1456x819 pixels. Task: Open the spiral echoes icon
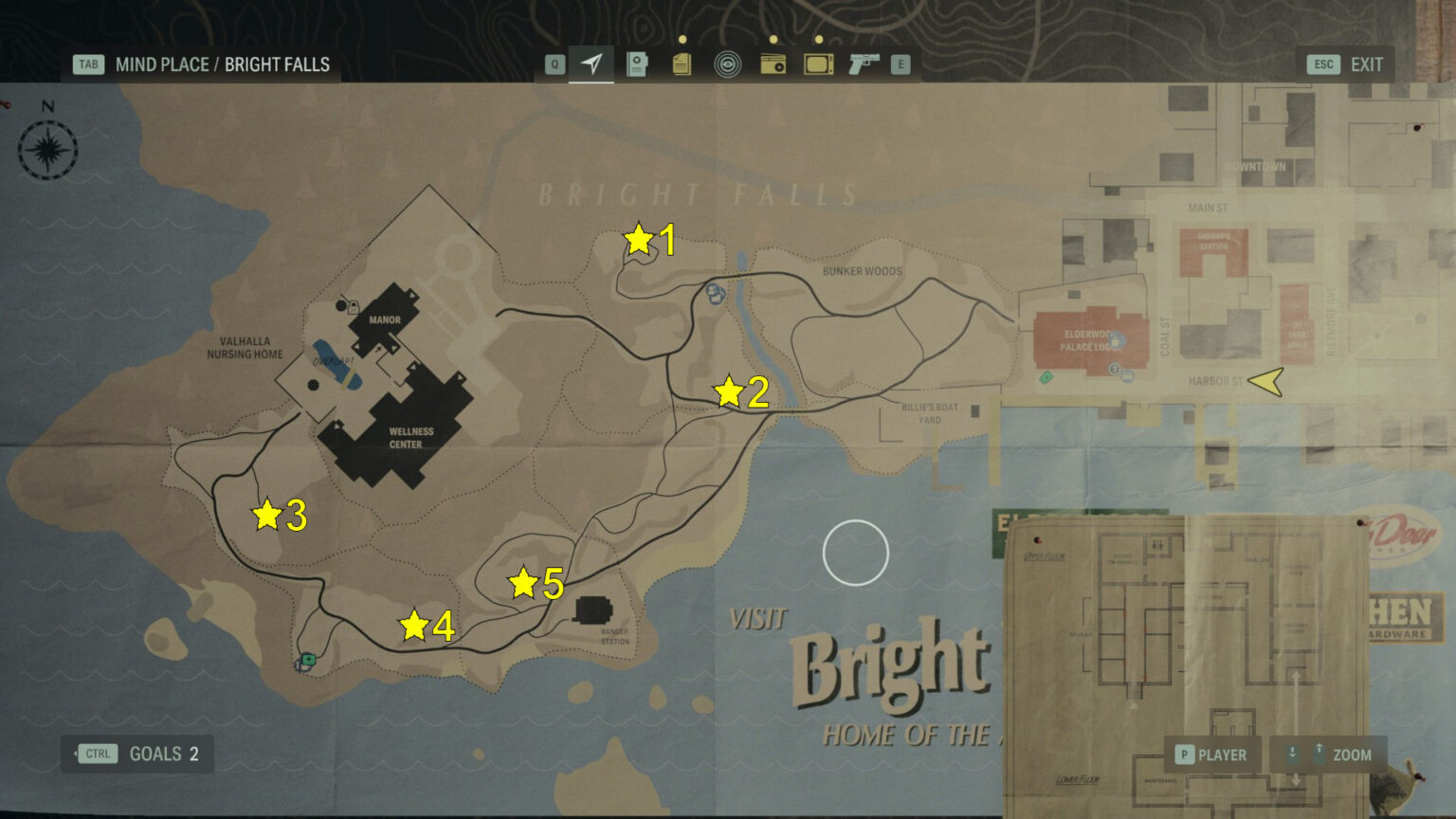coord(727,64)
